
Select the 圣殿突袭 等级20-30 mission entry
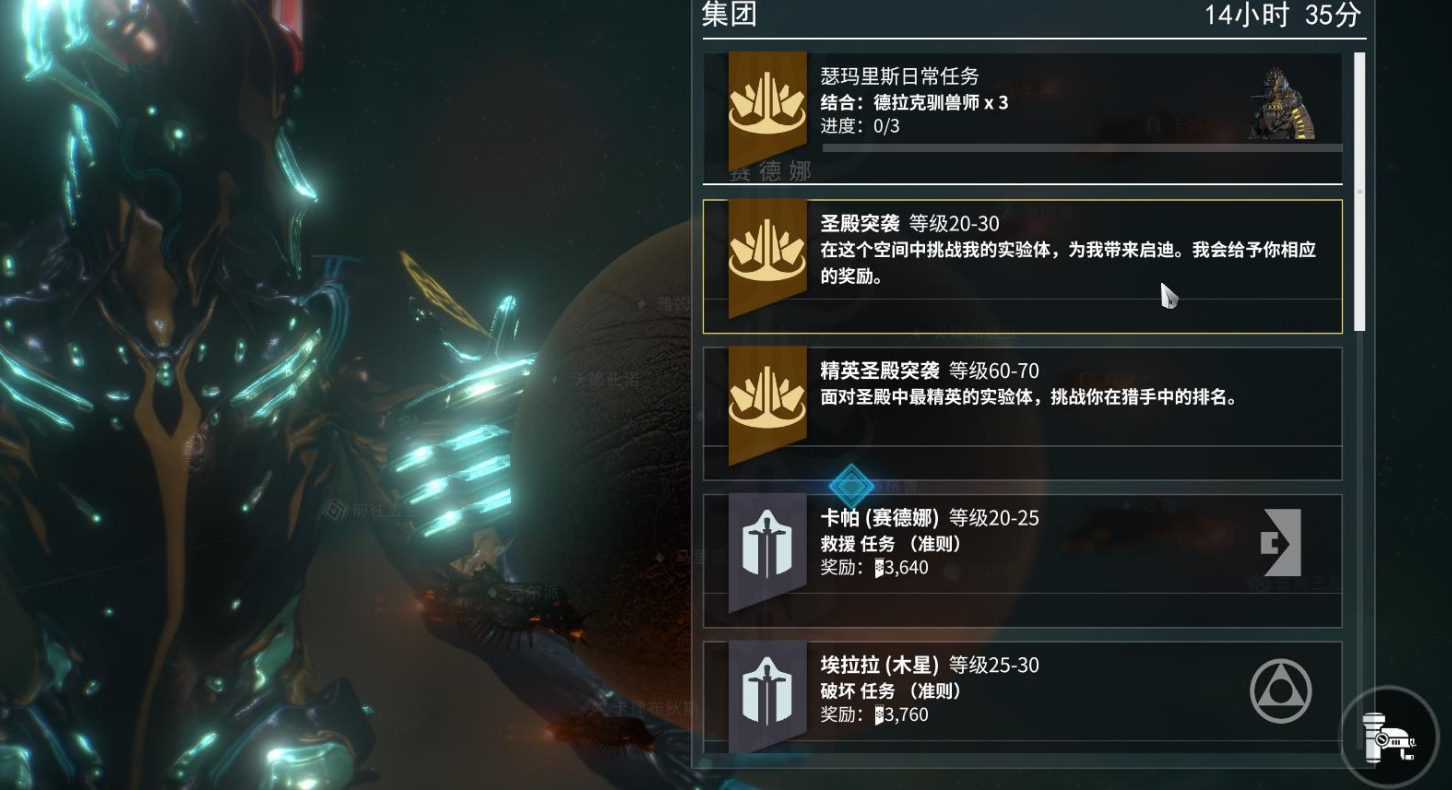pos(1020,264)
